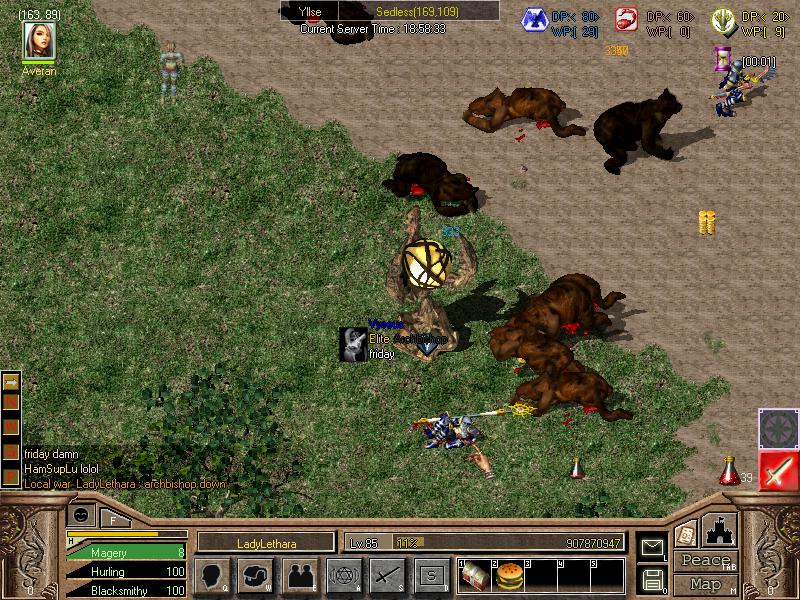
Task: Open the castle silhouette menu
Action: (x=721, y=529)
